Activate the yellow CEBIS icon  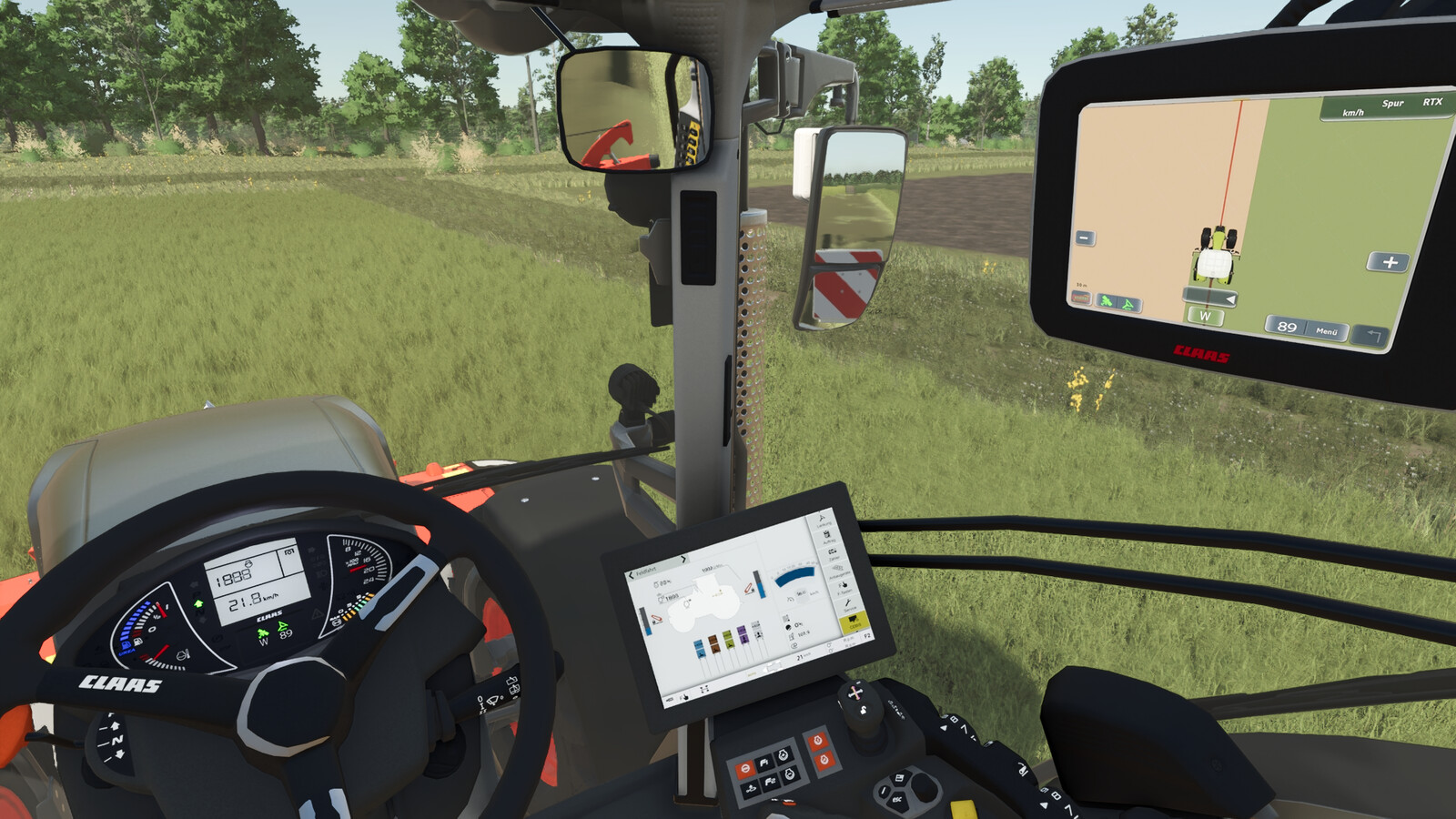[852, 620]
